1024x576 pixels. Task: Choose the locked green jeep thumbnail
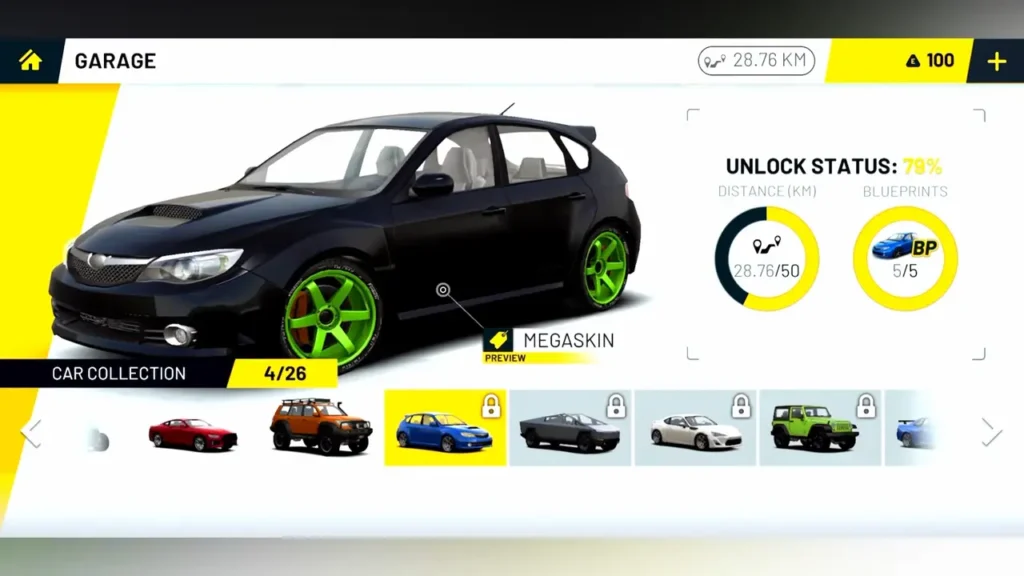coord(820,428)
